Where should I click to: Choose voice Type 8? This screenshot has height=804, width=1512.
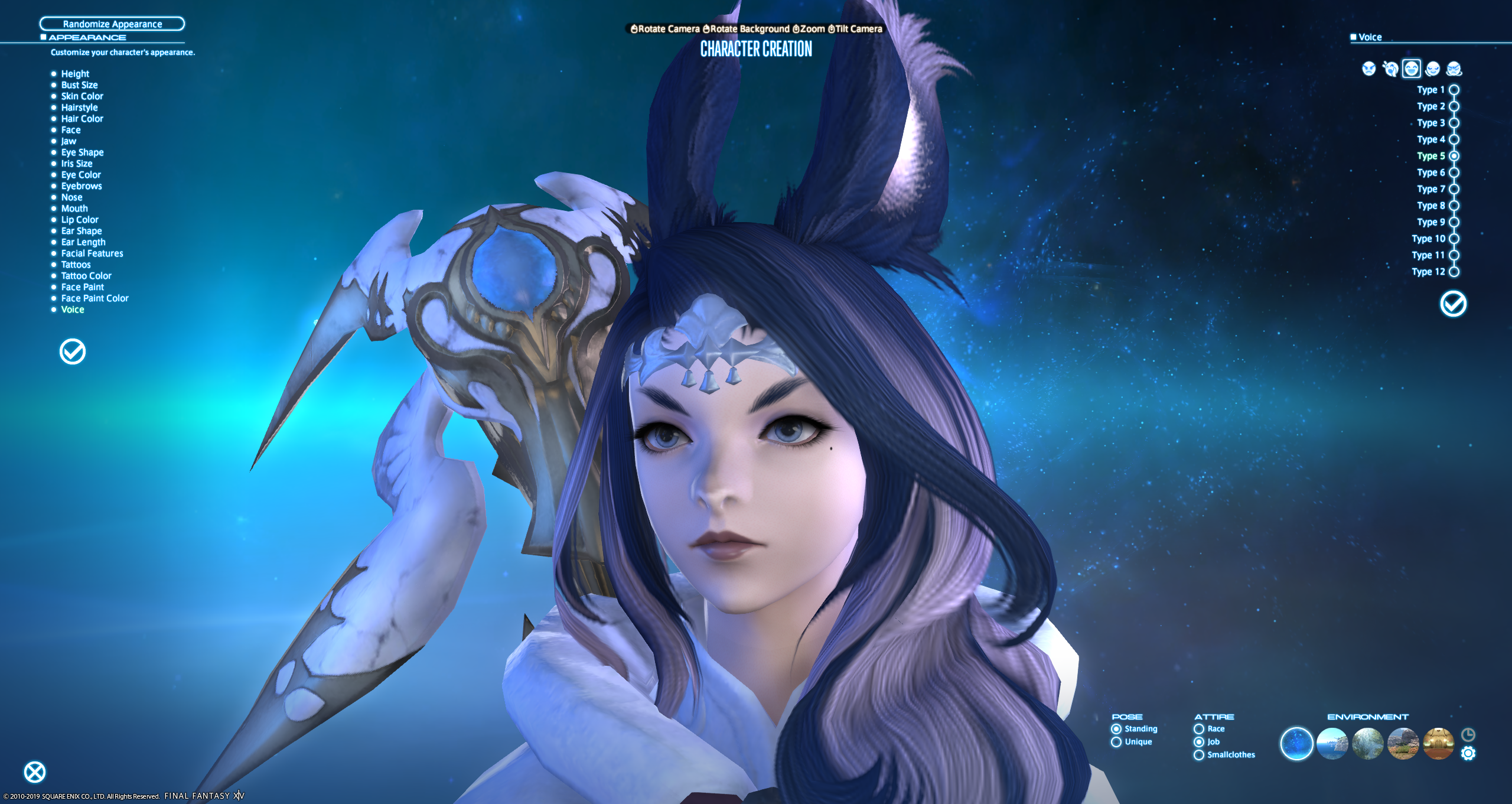point(1454,206)
